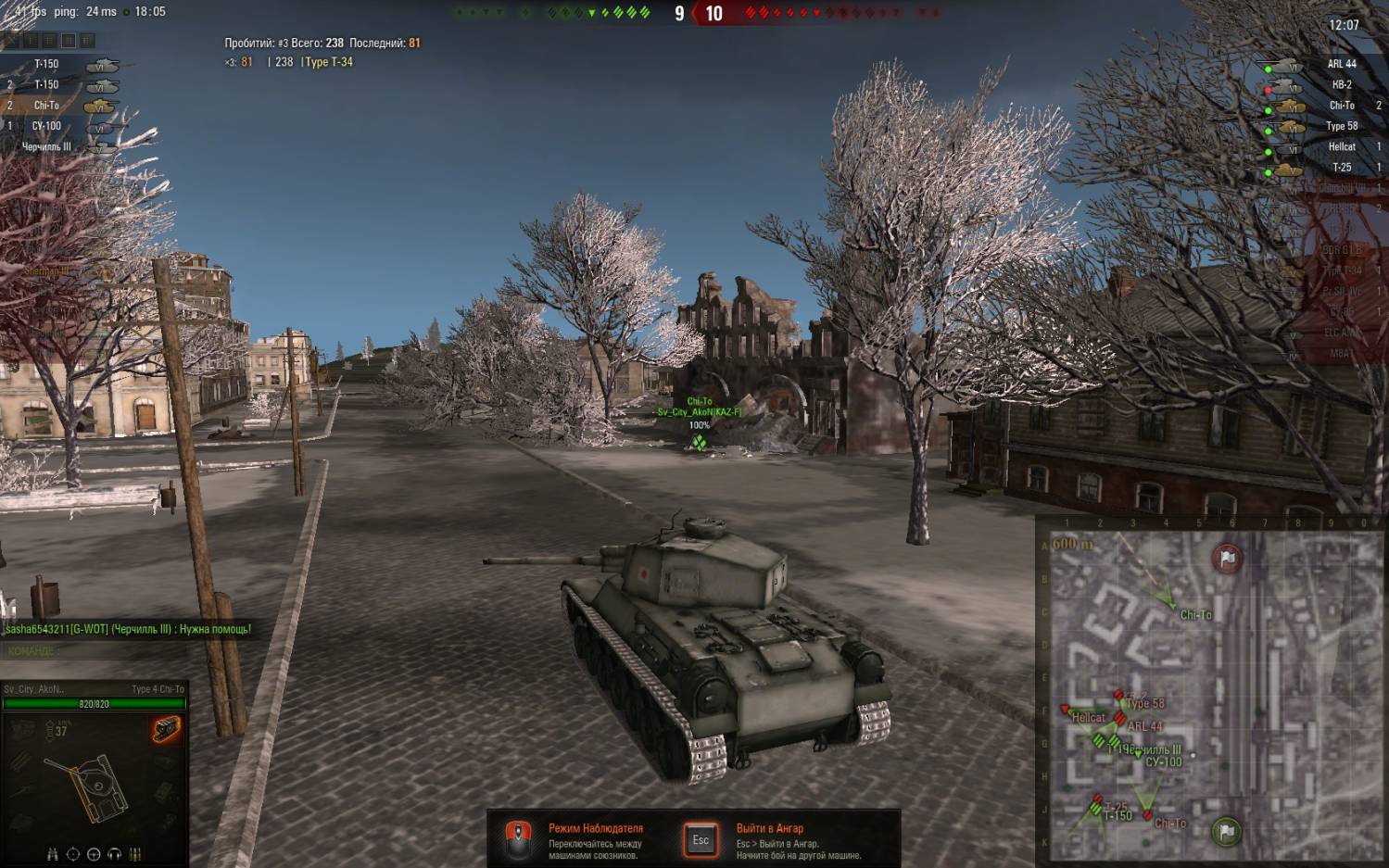Image resolution: width=1389 pixels, height=868 pixels.
Task: Select Черчилль III in the allied team list
Action: click(x=46, y=147)
